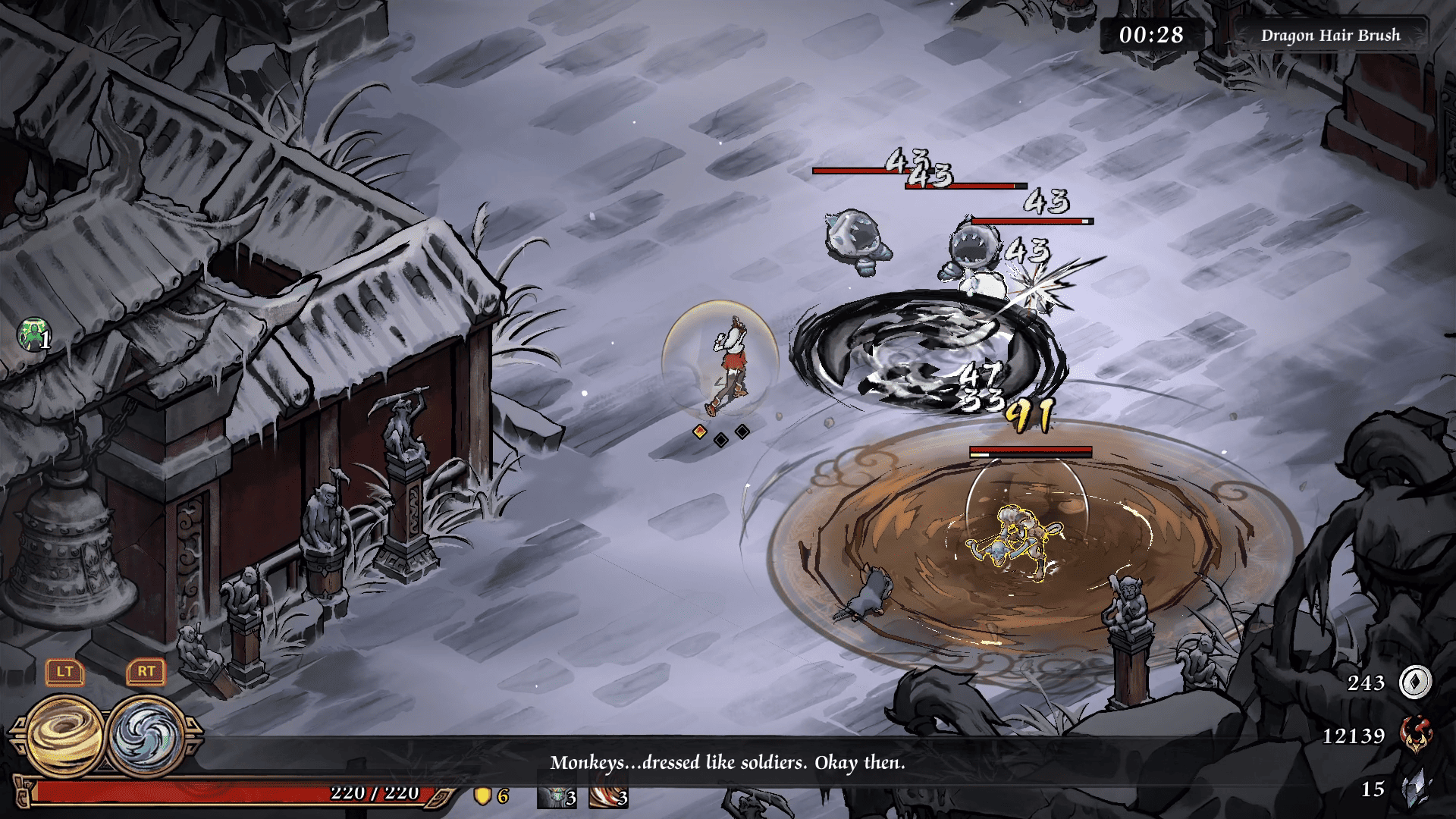The width and height of the screenshot is (1456, 819).
Task: Click the red flame soul currency icon
Action: click(1415, 735)
